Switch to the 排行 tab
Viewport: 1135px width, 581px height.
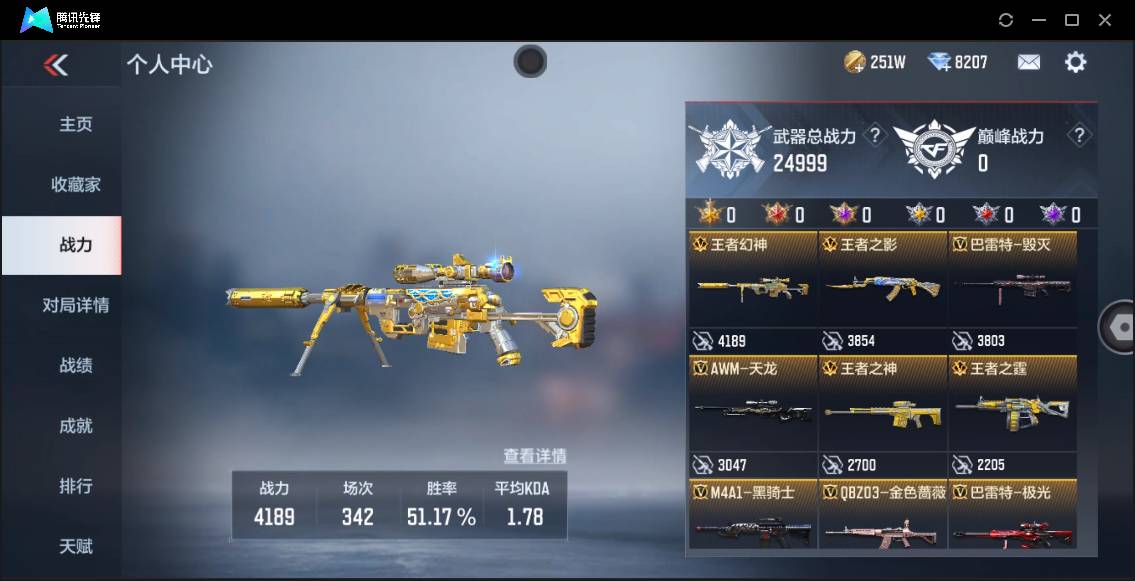(x=76, y=487)
